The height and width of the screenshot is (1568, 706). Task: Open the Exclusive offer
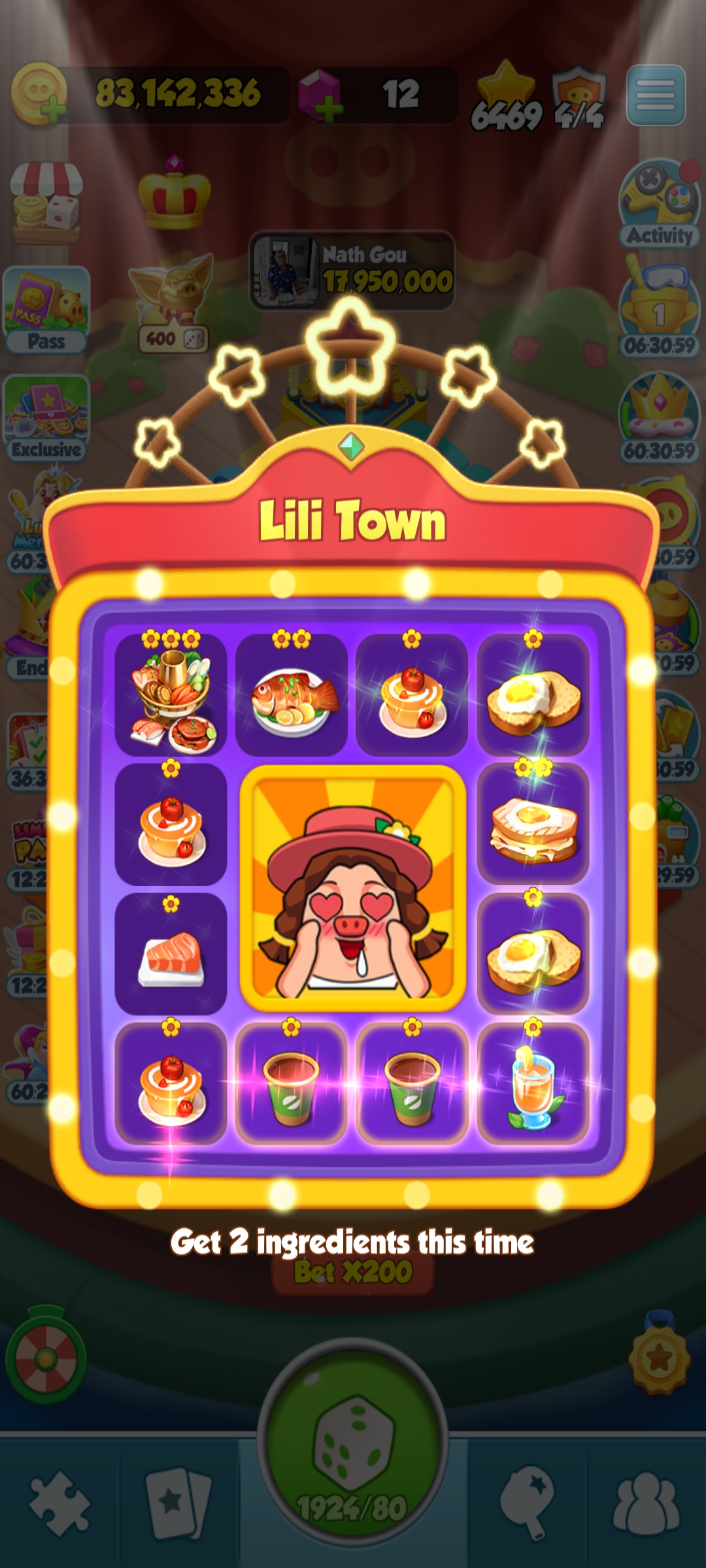[46, 418]
